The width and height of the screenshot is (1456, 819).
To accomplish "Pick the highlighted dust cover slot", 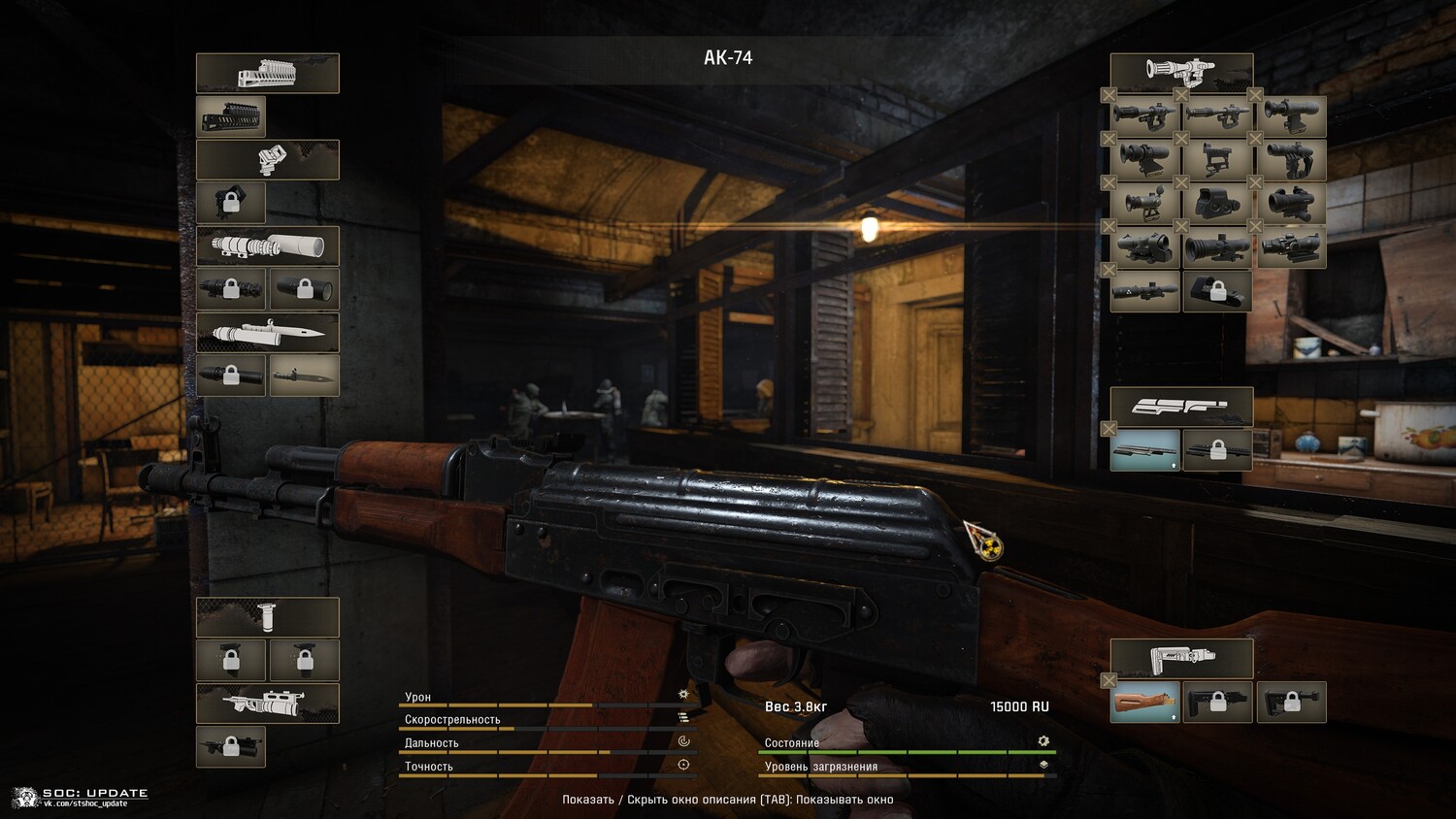I will coord(1145,449).
